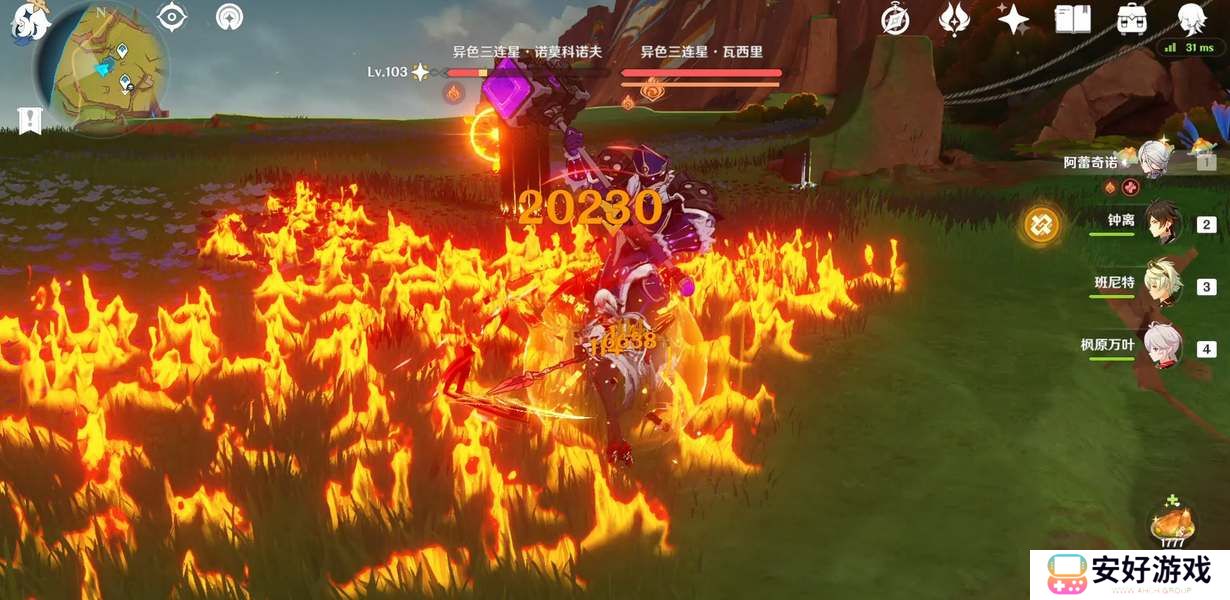Open the adventurer handbook book icon

pos(1072,19)
